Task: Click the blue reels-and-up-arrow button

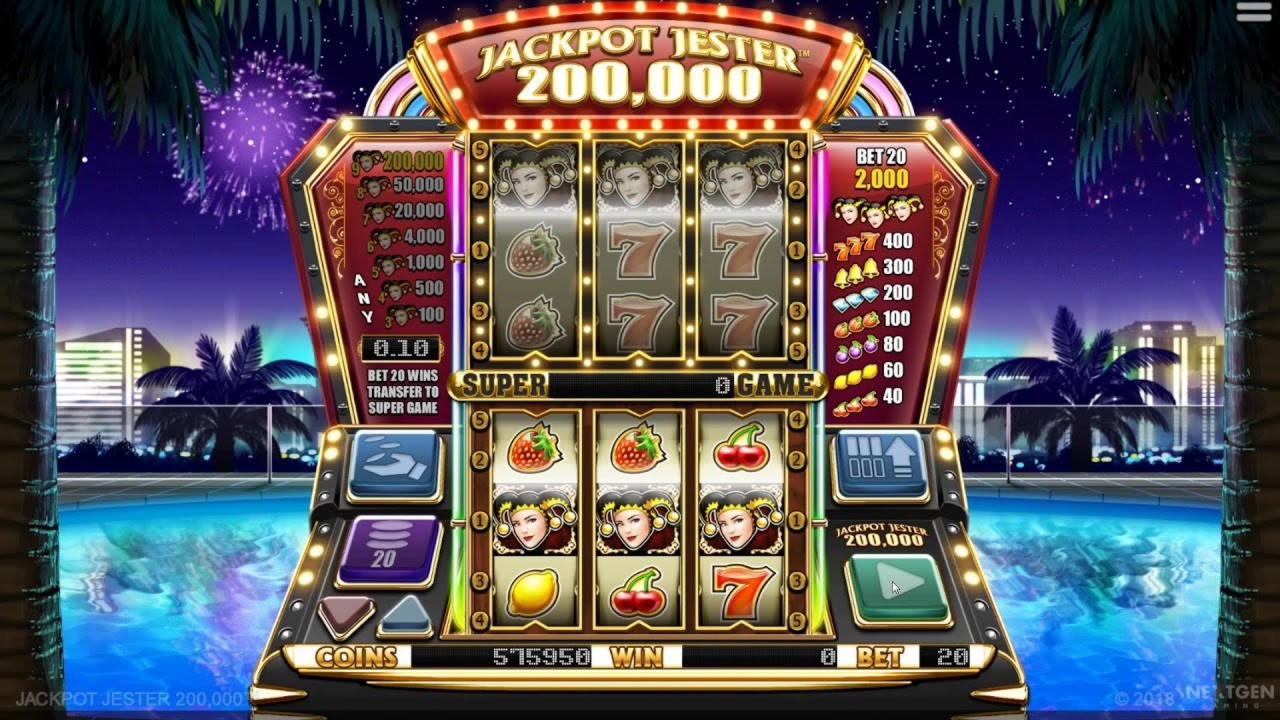Action: pyautogui.click(x=882, y=463)
